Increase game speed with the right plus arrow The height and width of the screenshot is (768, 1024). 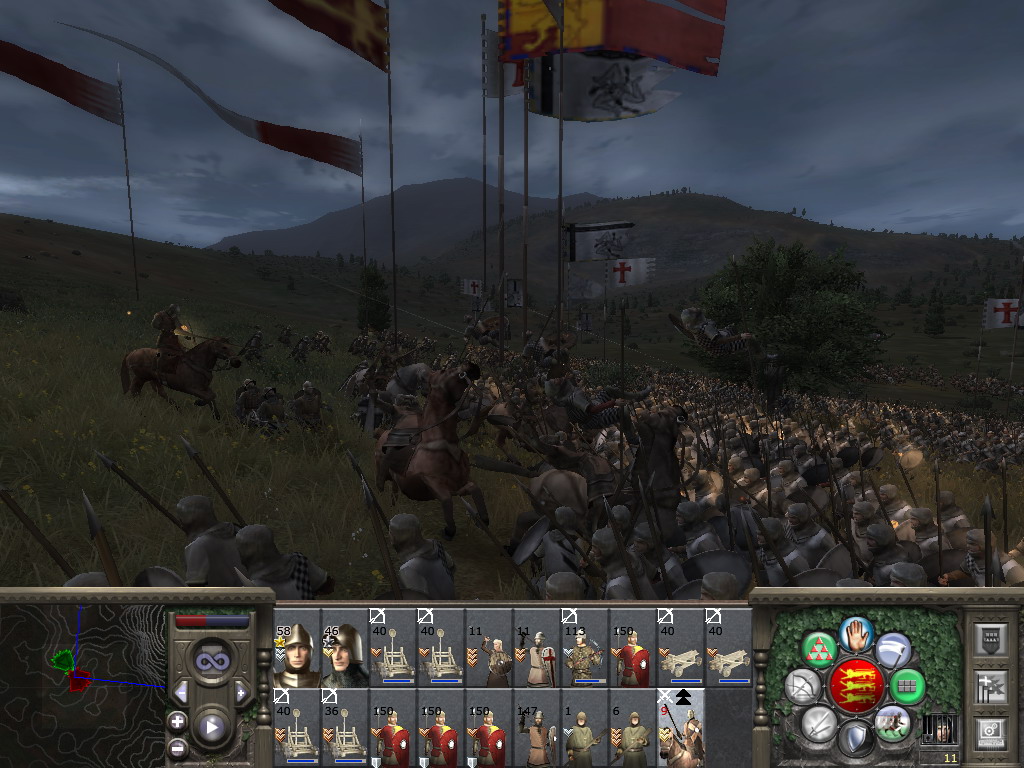pyautogui.click(x=241, y=693)
